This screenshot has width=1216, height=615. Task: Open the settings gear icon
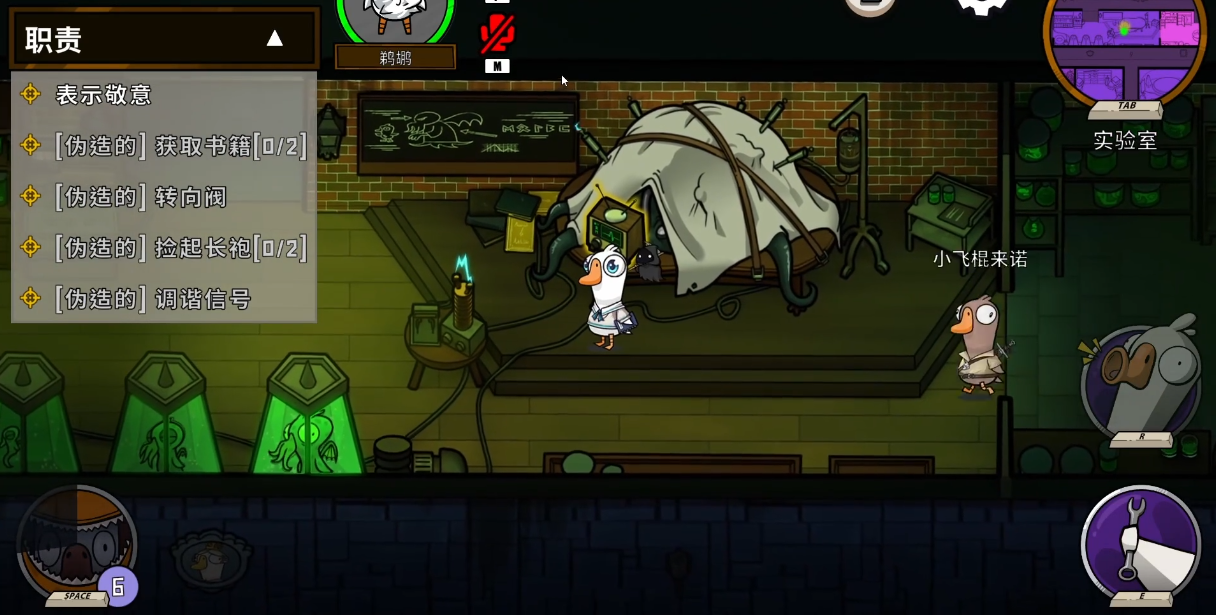982,8
